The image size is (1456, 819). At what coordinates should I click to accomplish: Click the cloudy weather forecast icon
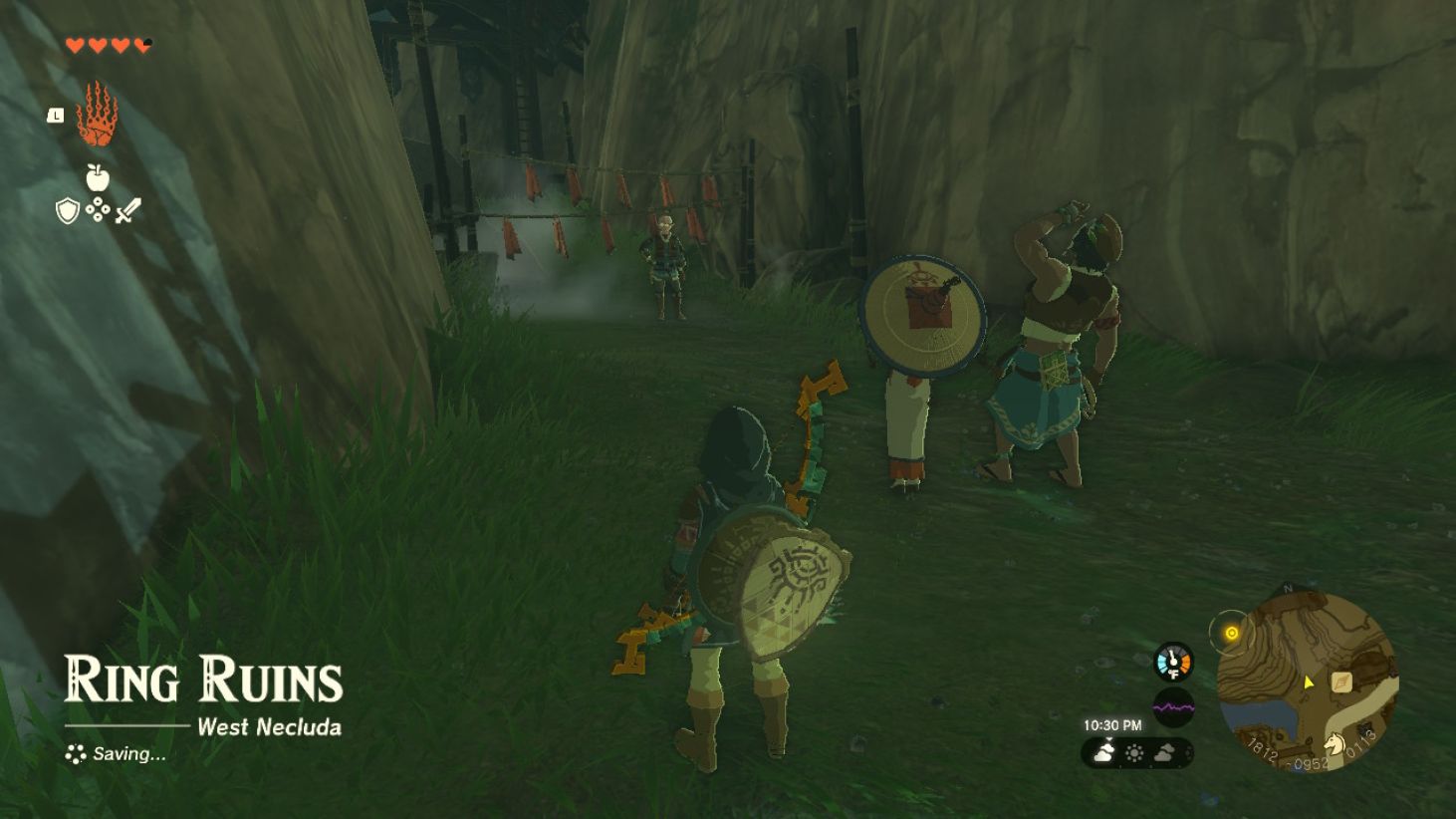point(1104,750)
